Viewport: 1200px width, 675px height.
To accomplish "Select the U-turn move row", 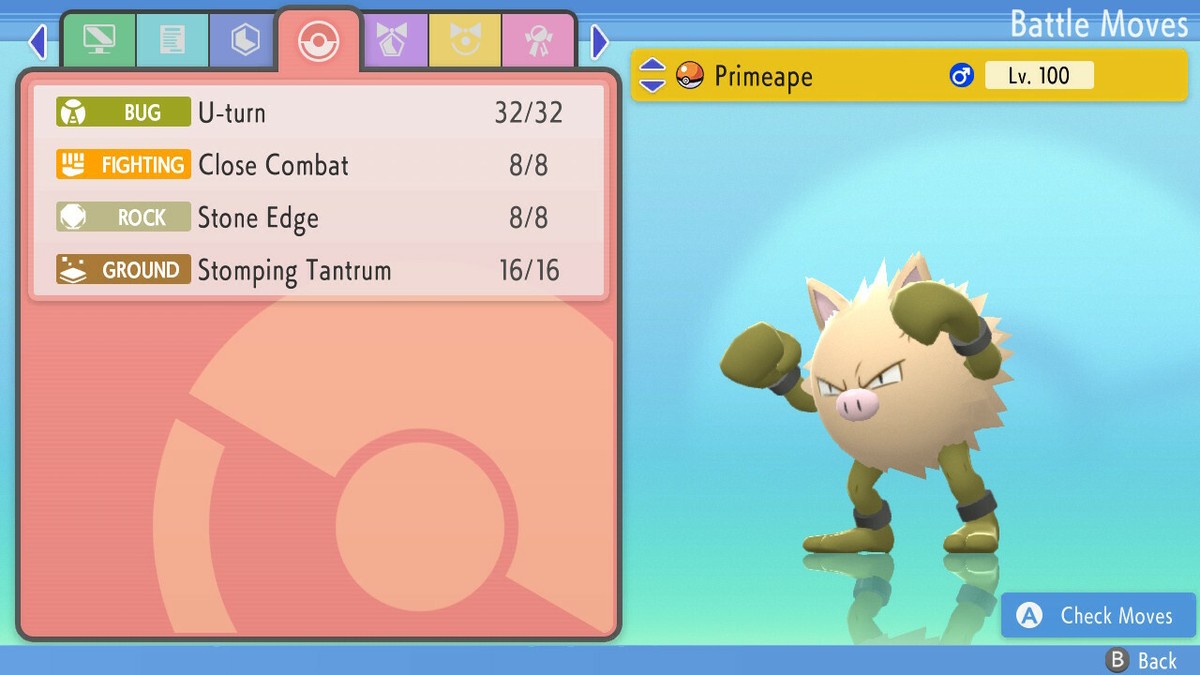I will (318, 112).
